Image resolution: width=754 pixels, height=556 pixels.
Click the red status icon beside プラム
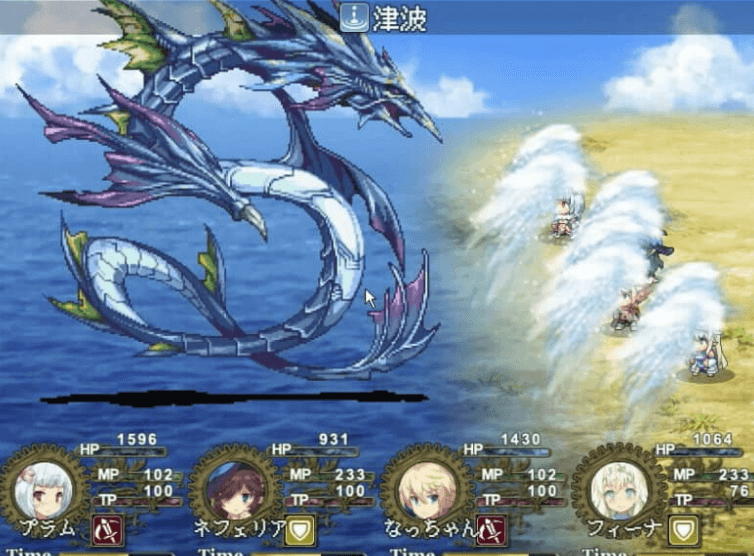[108, 530]
